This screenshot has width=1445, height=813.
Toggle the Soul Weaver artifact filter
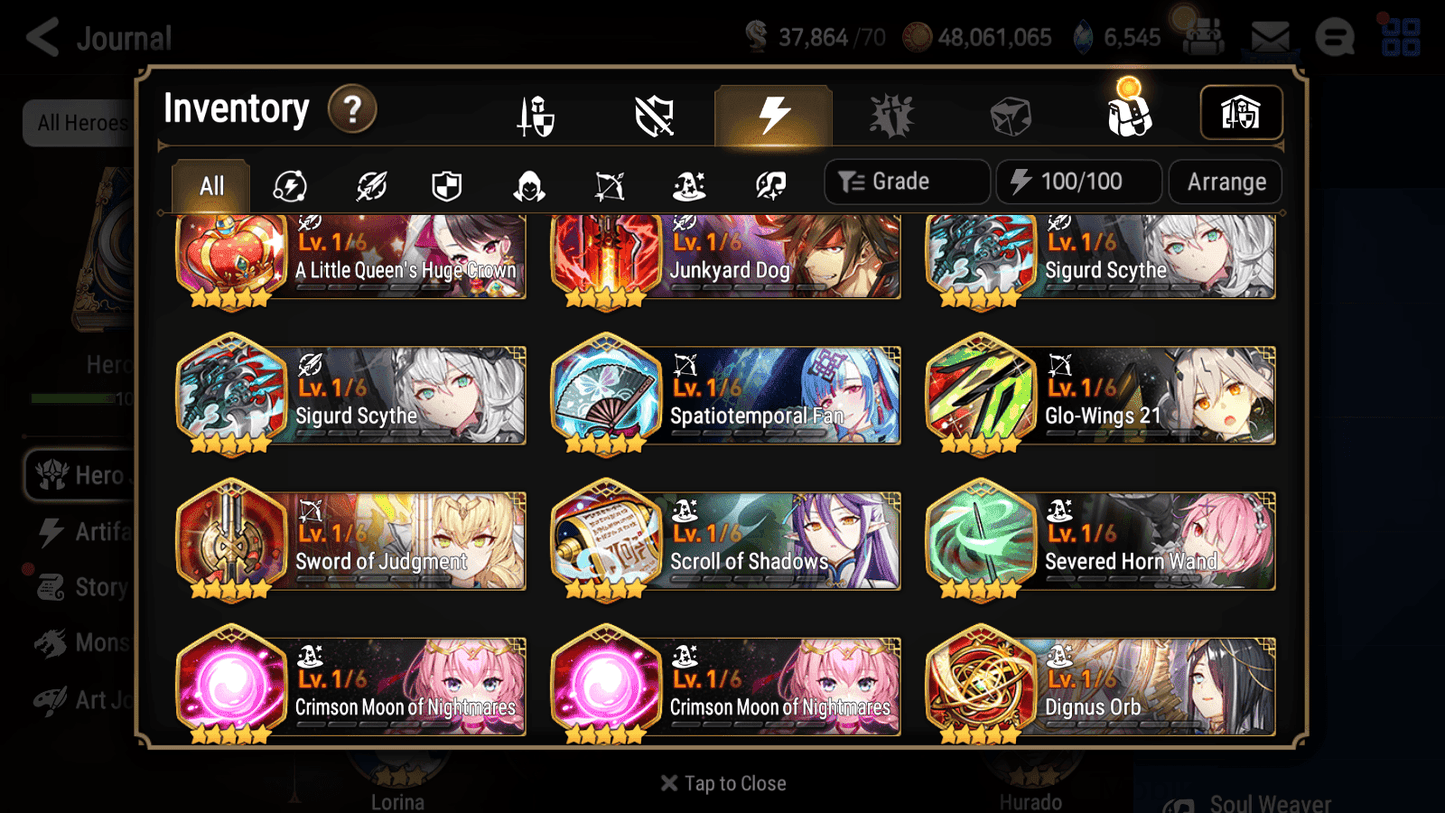click(768, 185)
